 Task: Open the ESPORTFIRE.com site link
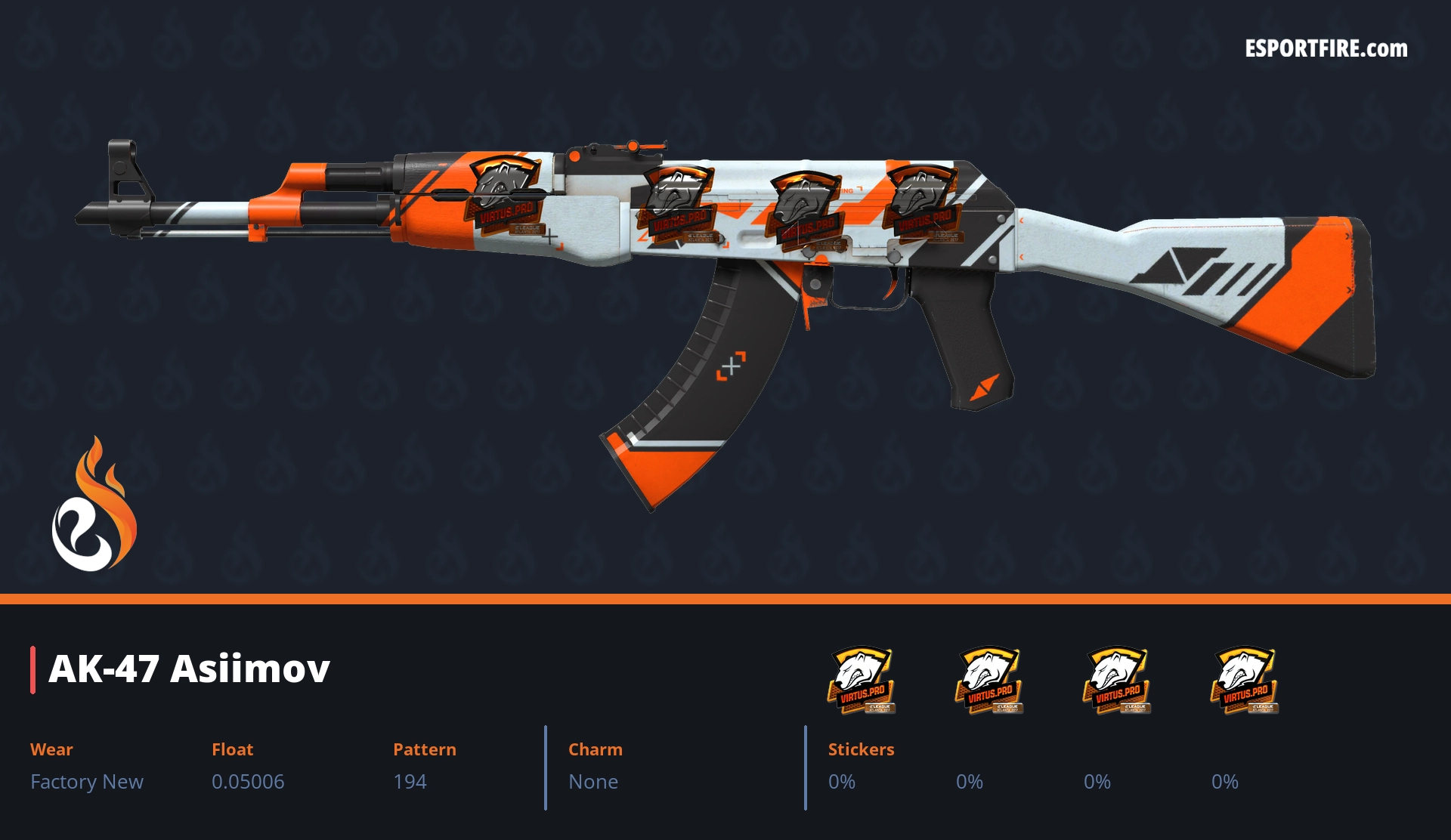[1326, 49]
